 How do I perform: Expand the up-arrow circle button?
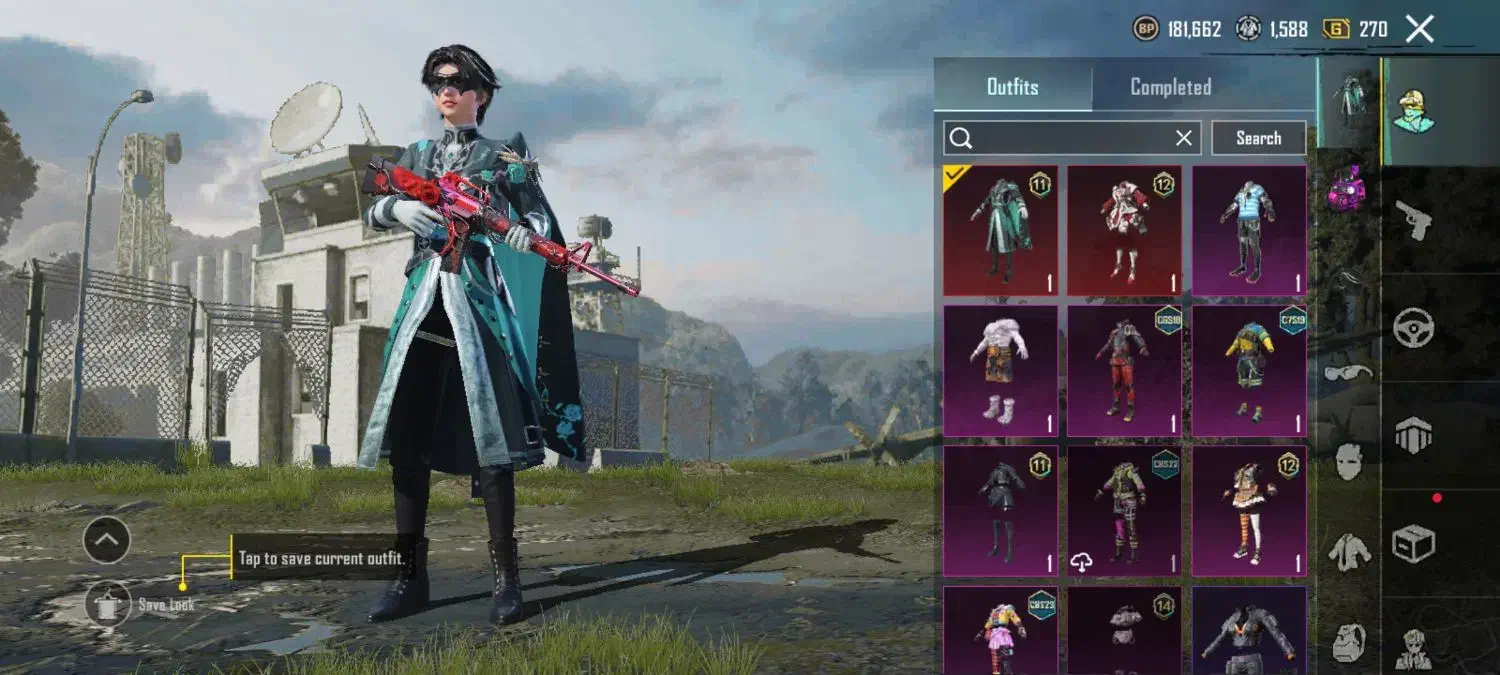click(x=107, y=541)
